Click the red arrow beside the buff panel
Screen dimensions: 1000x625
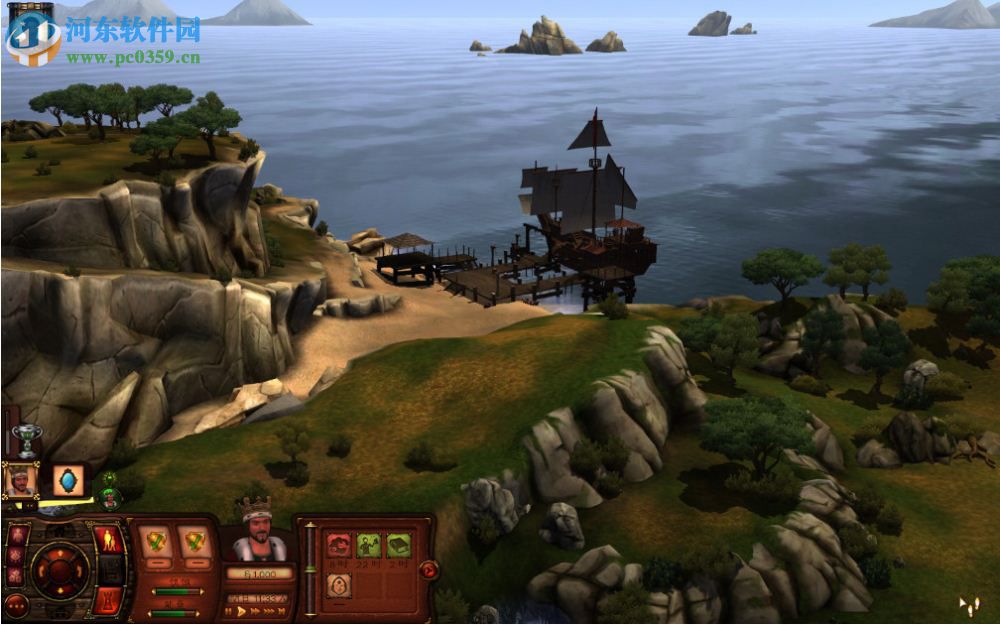click(x=429, y=570)
